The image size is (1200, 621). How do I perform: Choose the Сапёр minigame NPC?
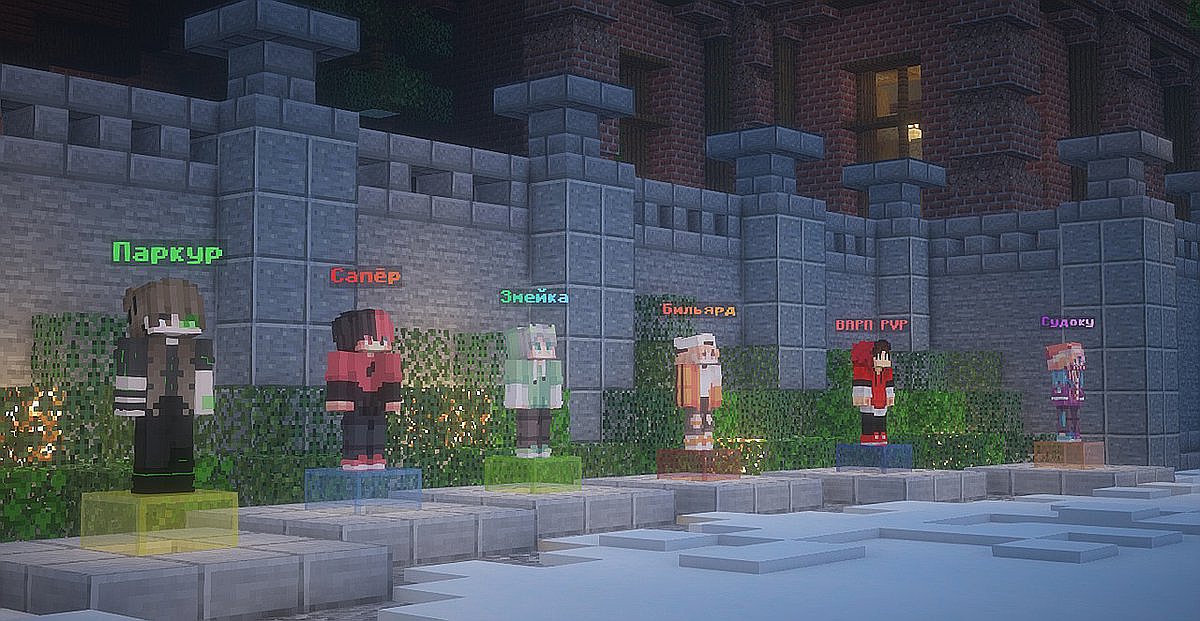pos(363,388)
